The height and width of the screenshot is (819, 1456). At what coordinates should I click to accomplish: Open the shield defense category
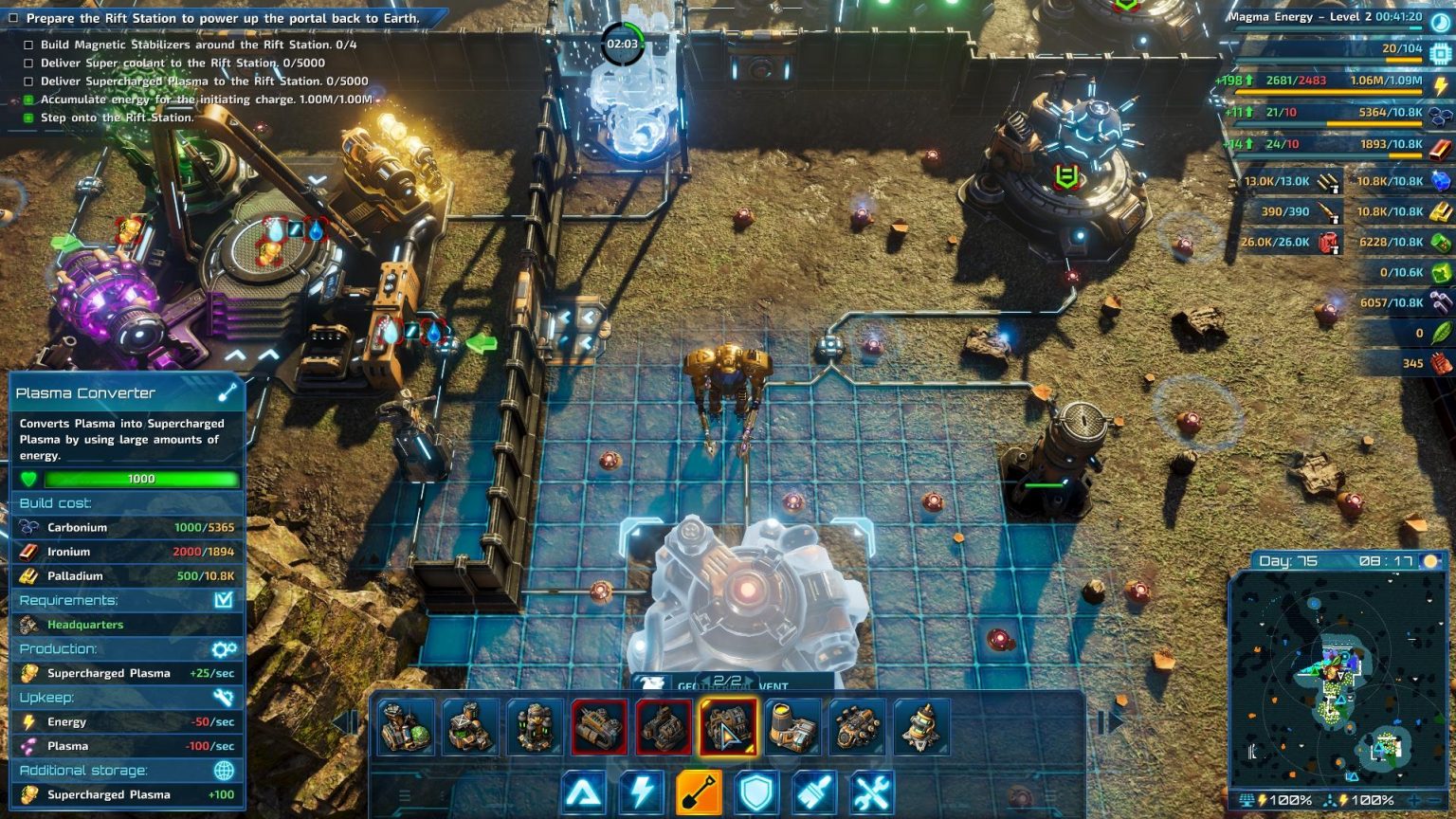coord(757,792)
